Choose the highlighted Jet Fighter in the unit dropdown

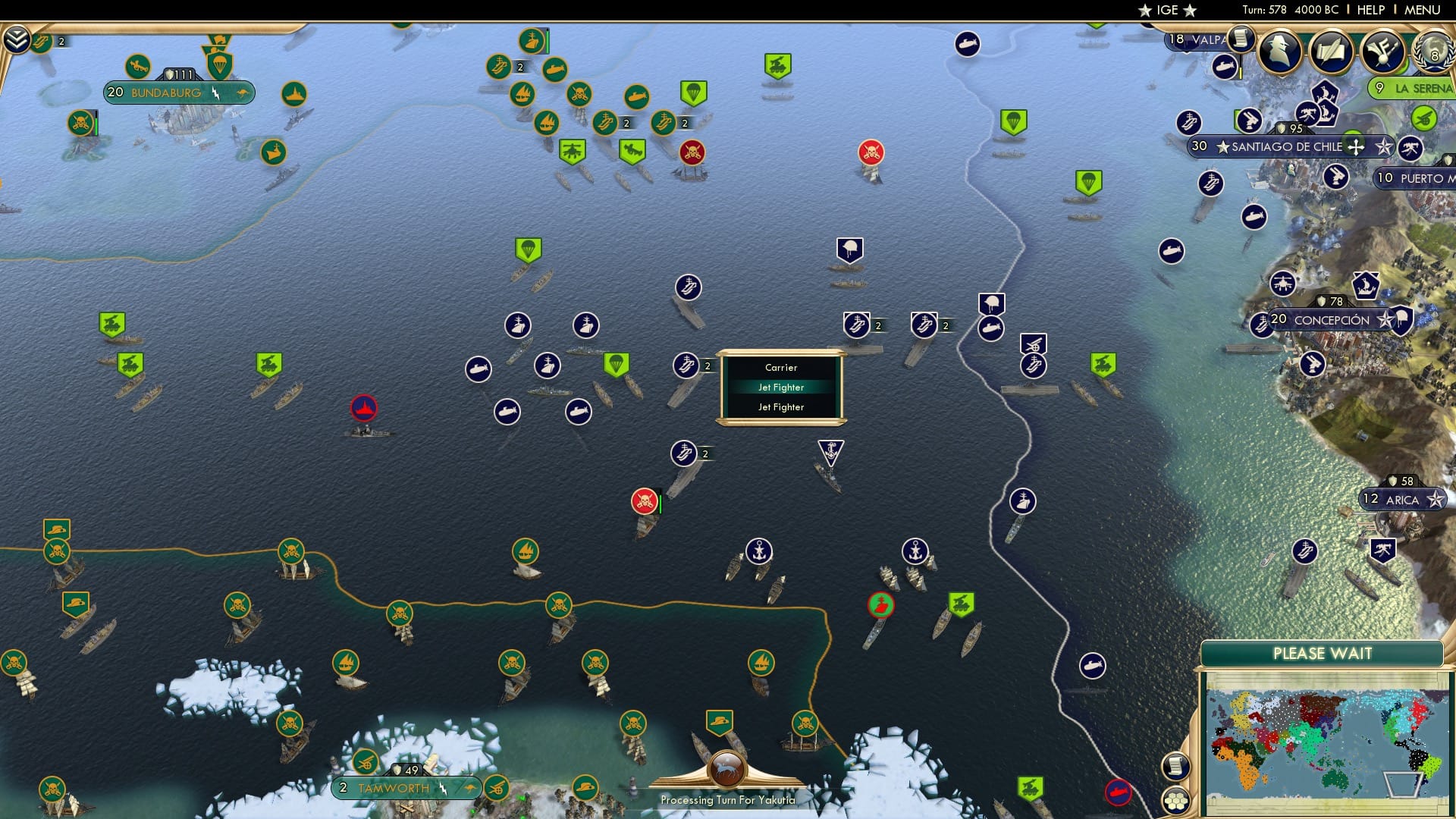(781, 387)
